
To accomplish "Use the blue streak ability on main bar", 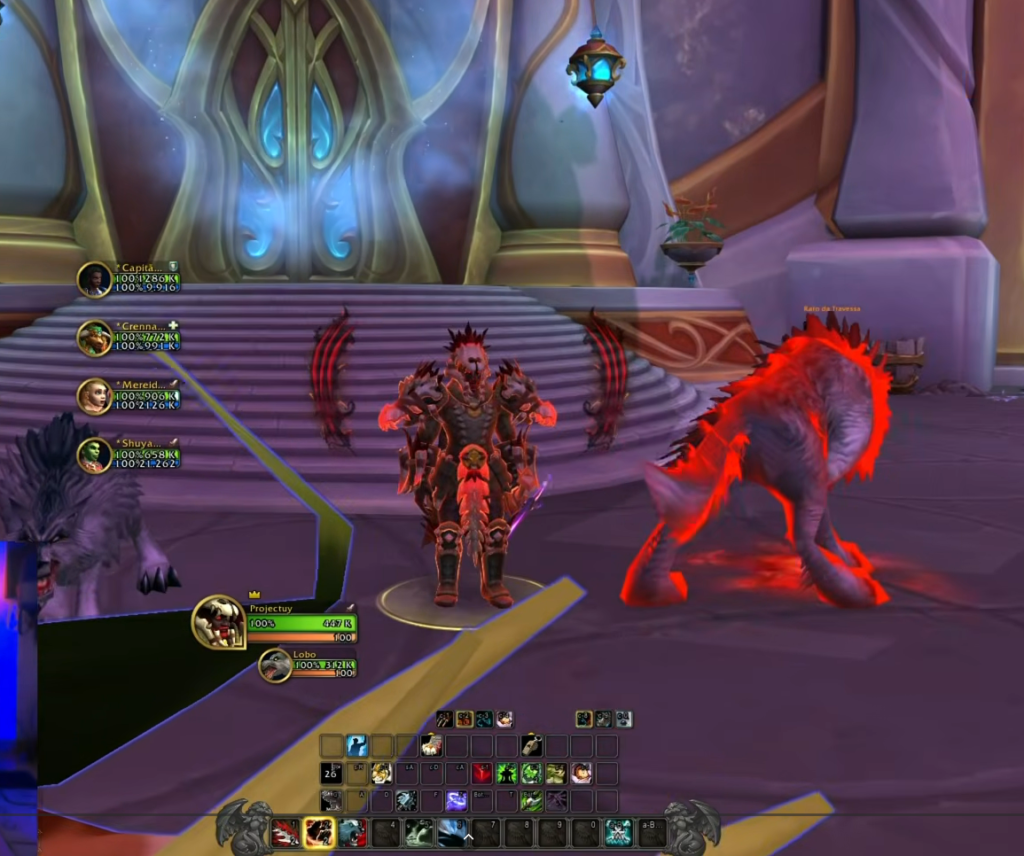I will click(x=452, y=832).
